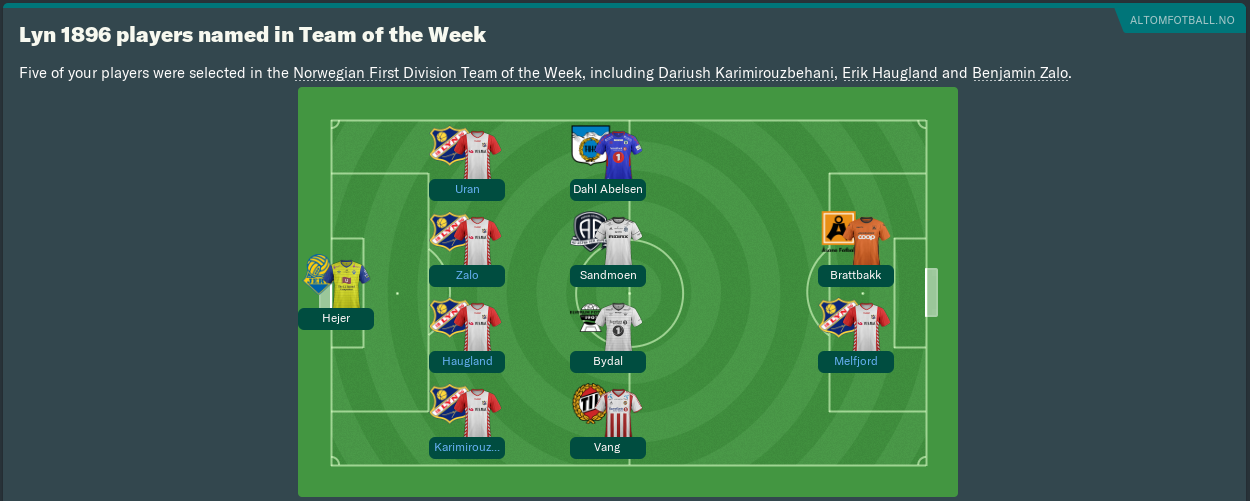Select striker Brattbakk's name label
This screenshot has width=1250, height=501.
[856, 276]
